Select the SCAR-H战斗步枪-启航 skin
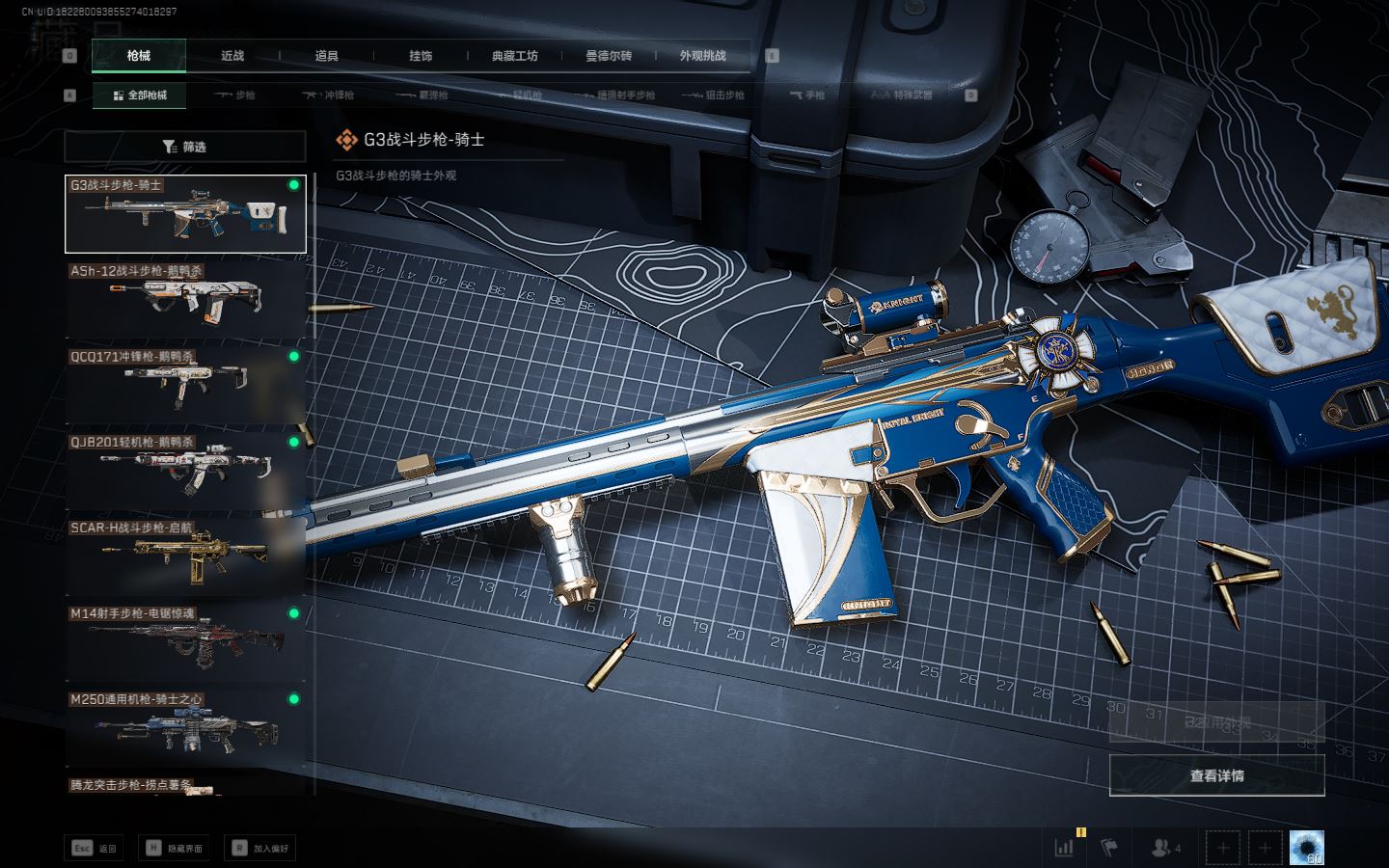This screenshot has width=1389, height=868. click(x=185, y=556)
